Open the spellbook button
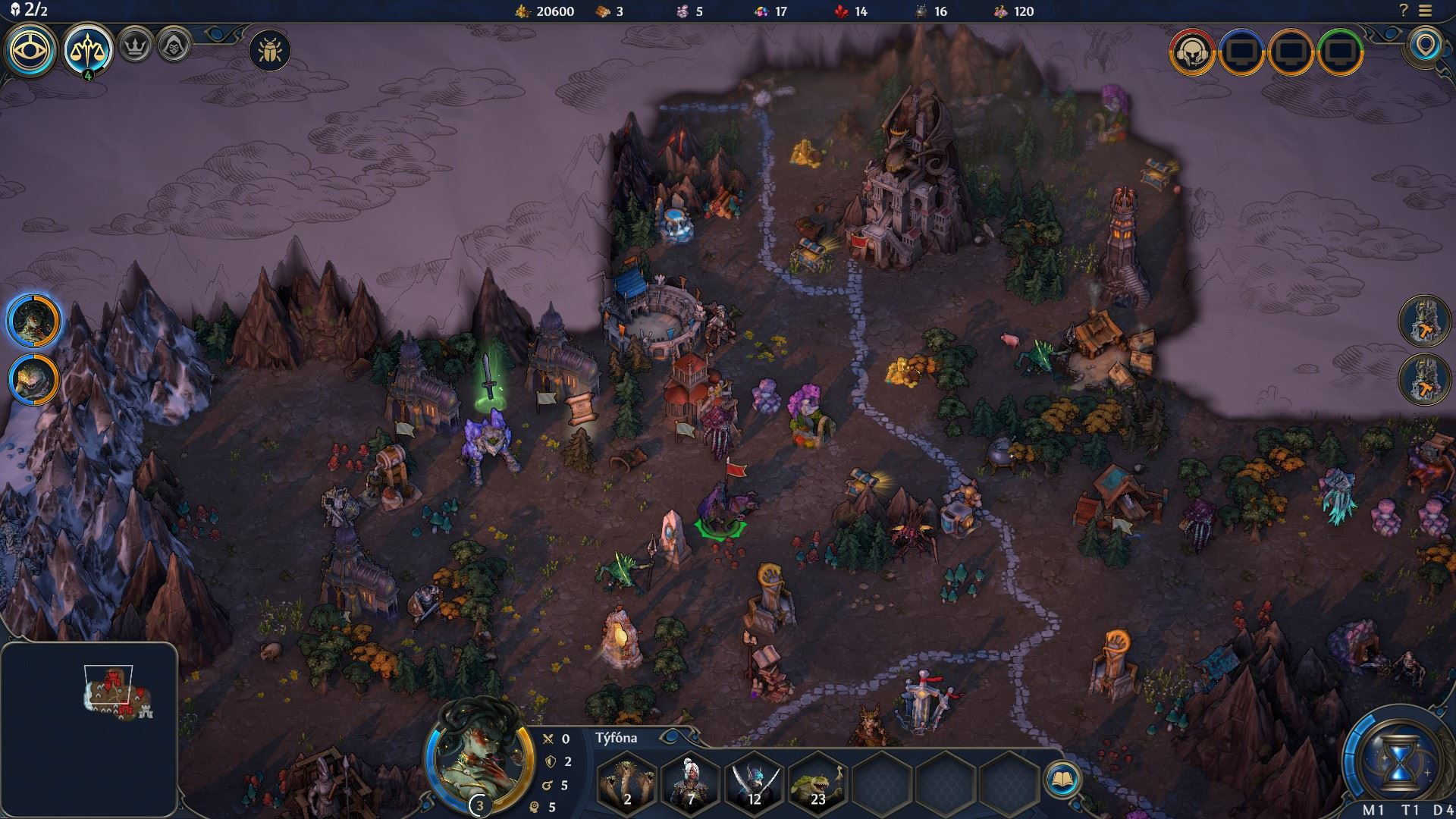 (1062, 779)
